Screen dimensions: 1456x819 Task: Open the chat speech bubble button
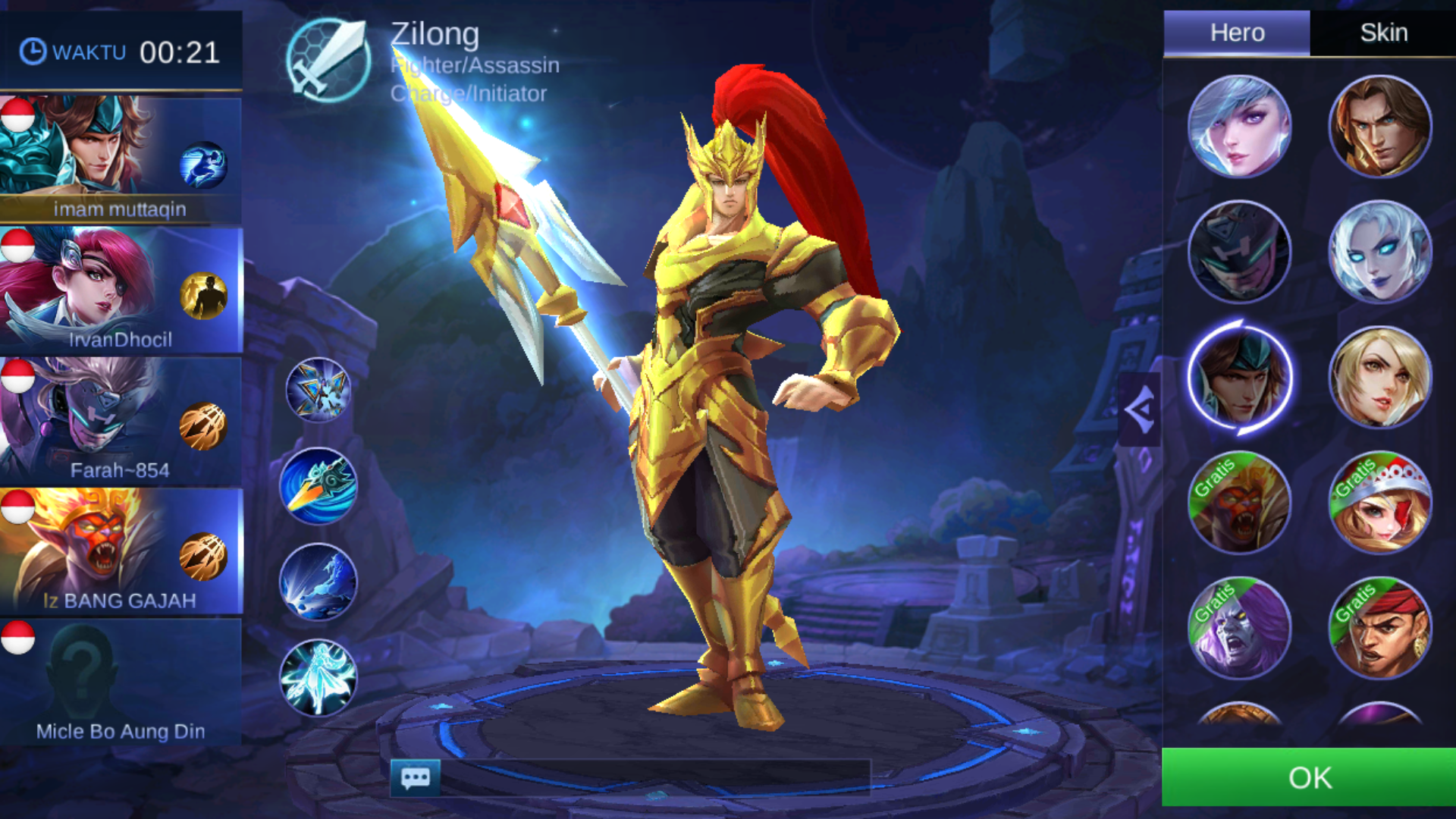point(415,777)
